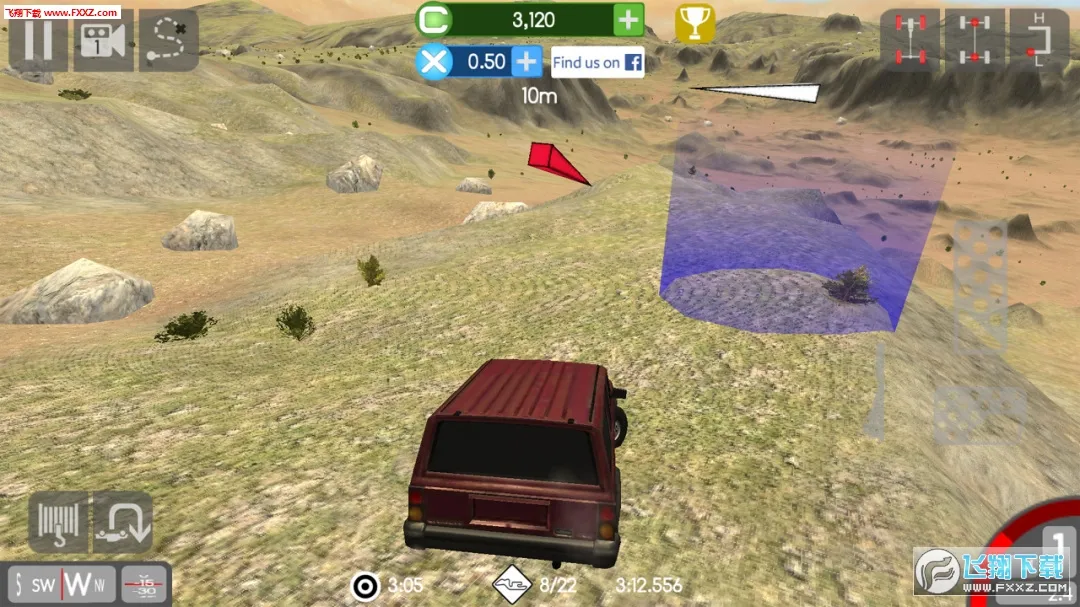View the trophy achievements
Image resolution: width=1080 pixels, height=607 pixels.
click(x=695, y=22)
